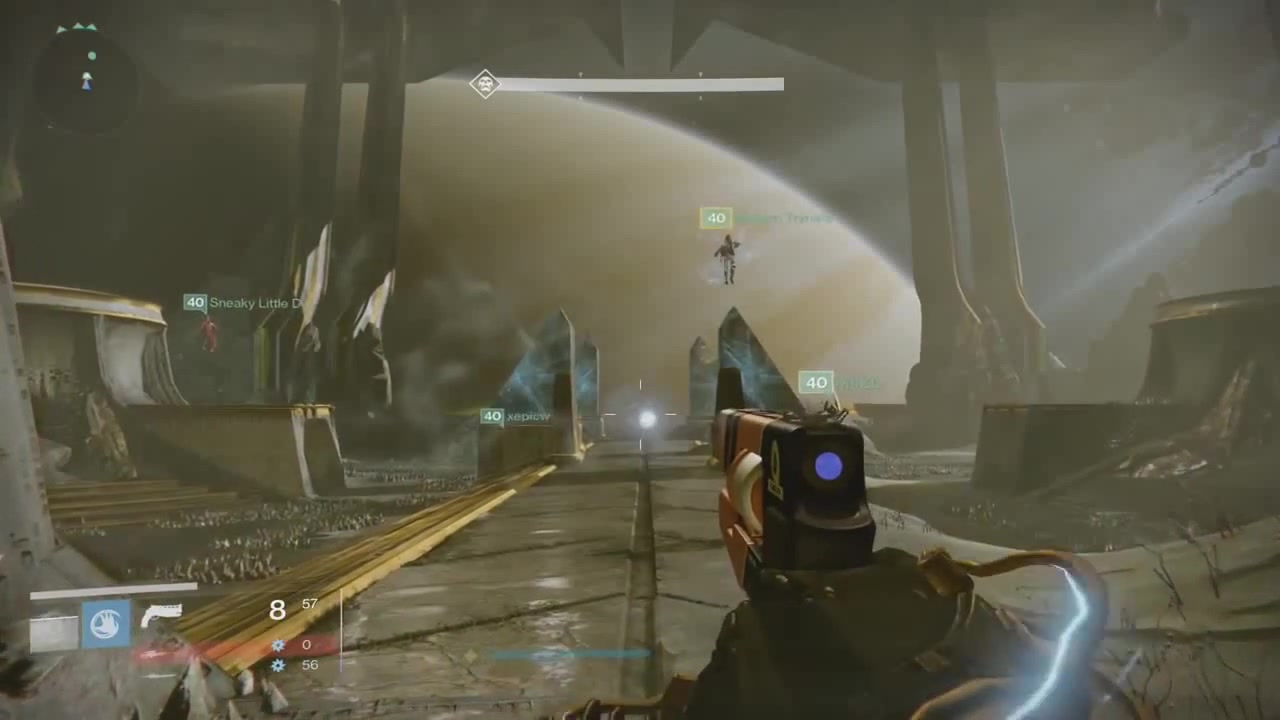
Task: Click the boss skull emblem on the health bar
Action: [x=485, y=85]
